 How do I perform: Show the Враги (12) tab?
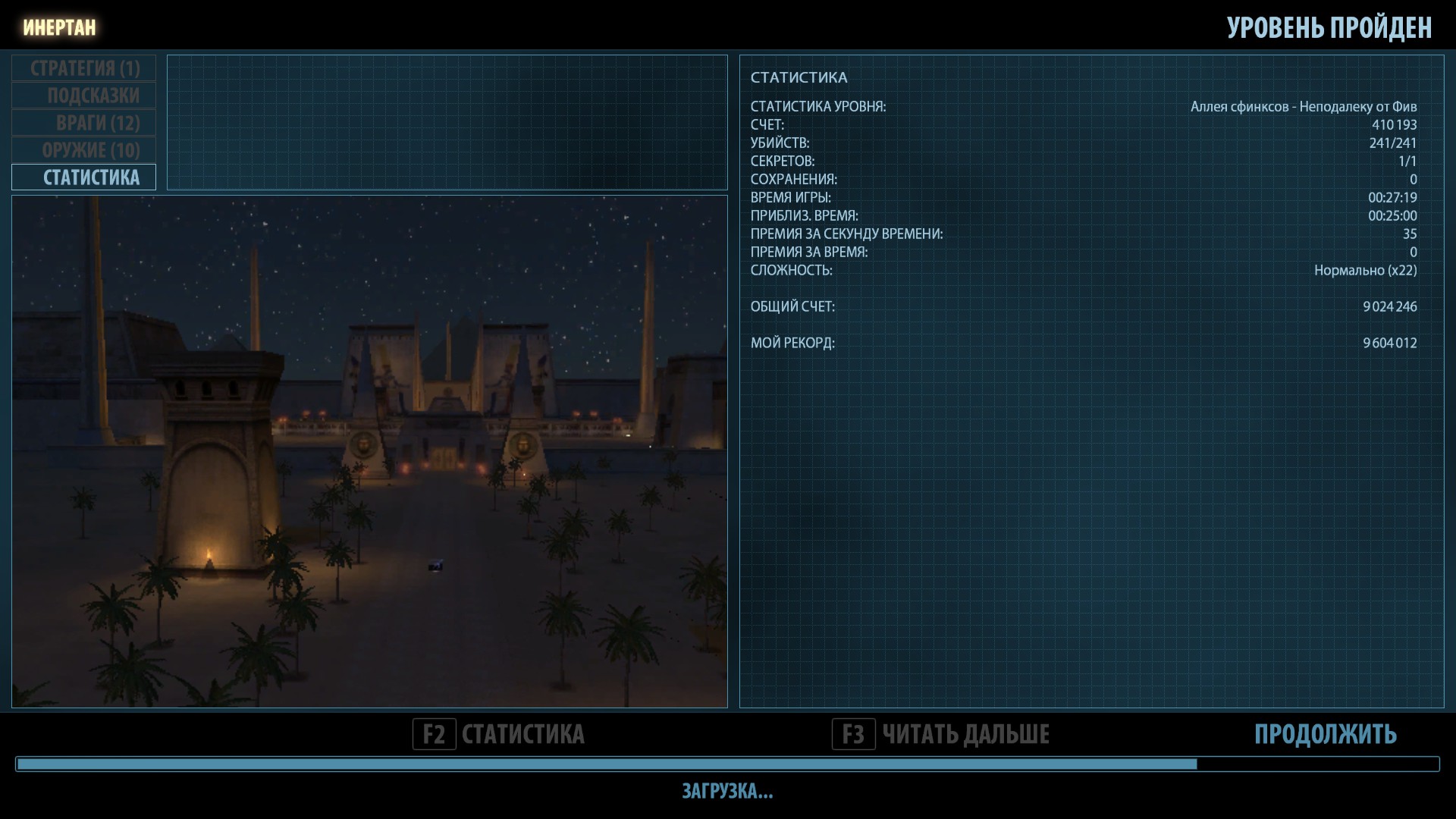(x=84, y=123)
